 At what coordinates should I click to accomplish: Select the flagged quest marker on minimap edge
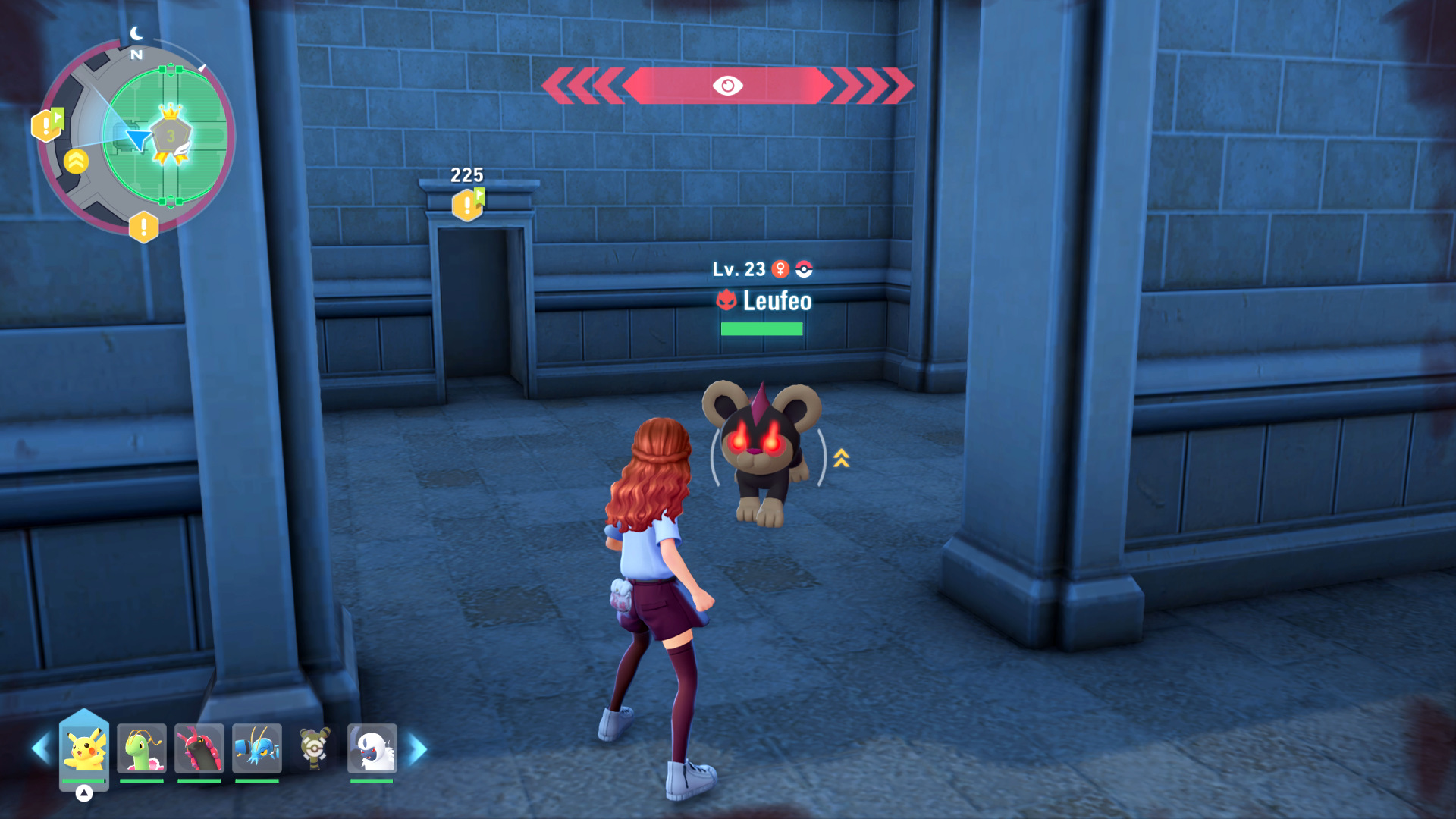coord(47,124)
